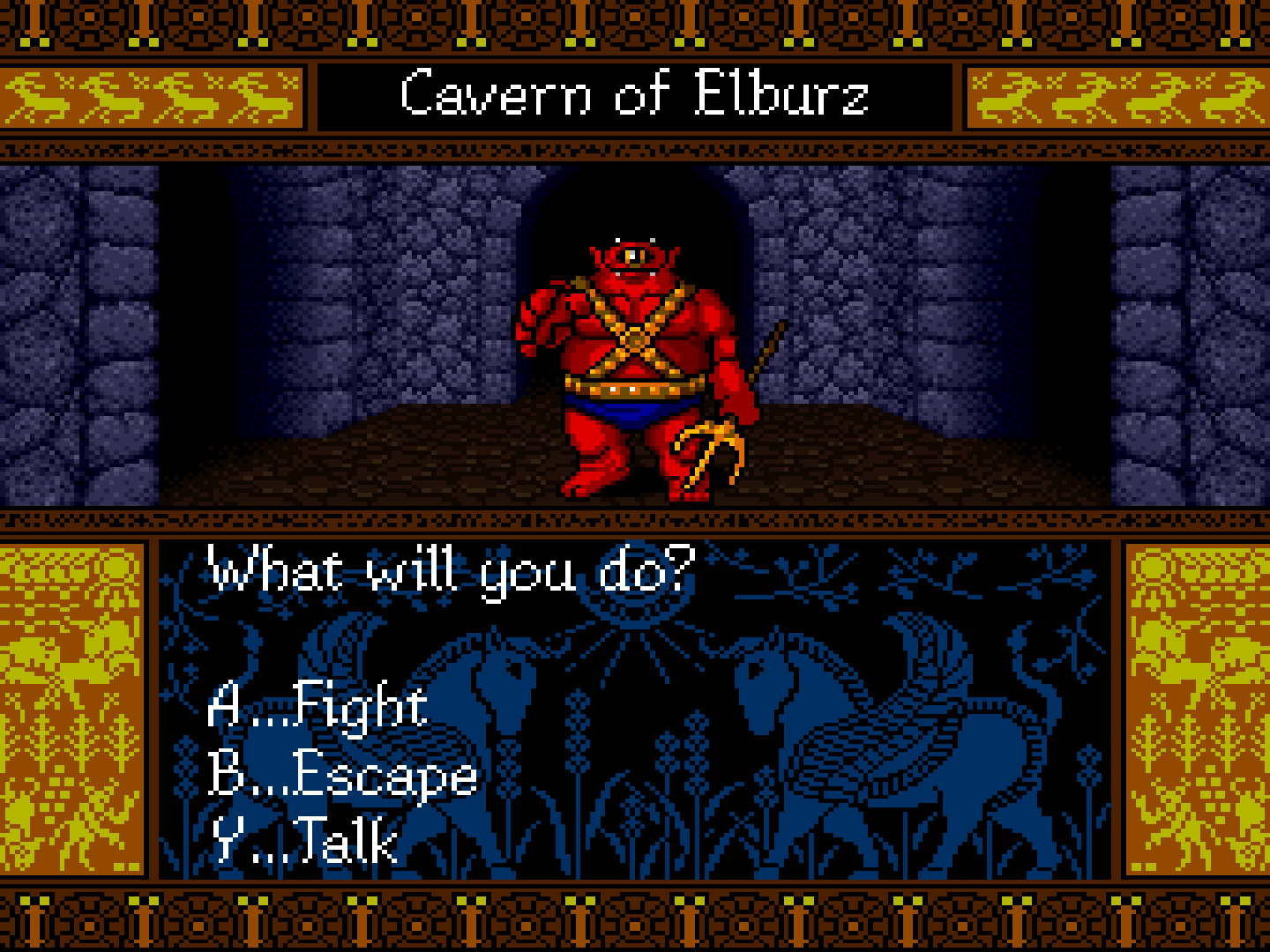Click the stone wall texture on the cavern's left

(79, 335)
